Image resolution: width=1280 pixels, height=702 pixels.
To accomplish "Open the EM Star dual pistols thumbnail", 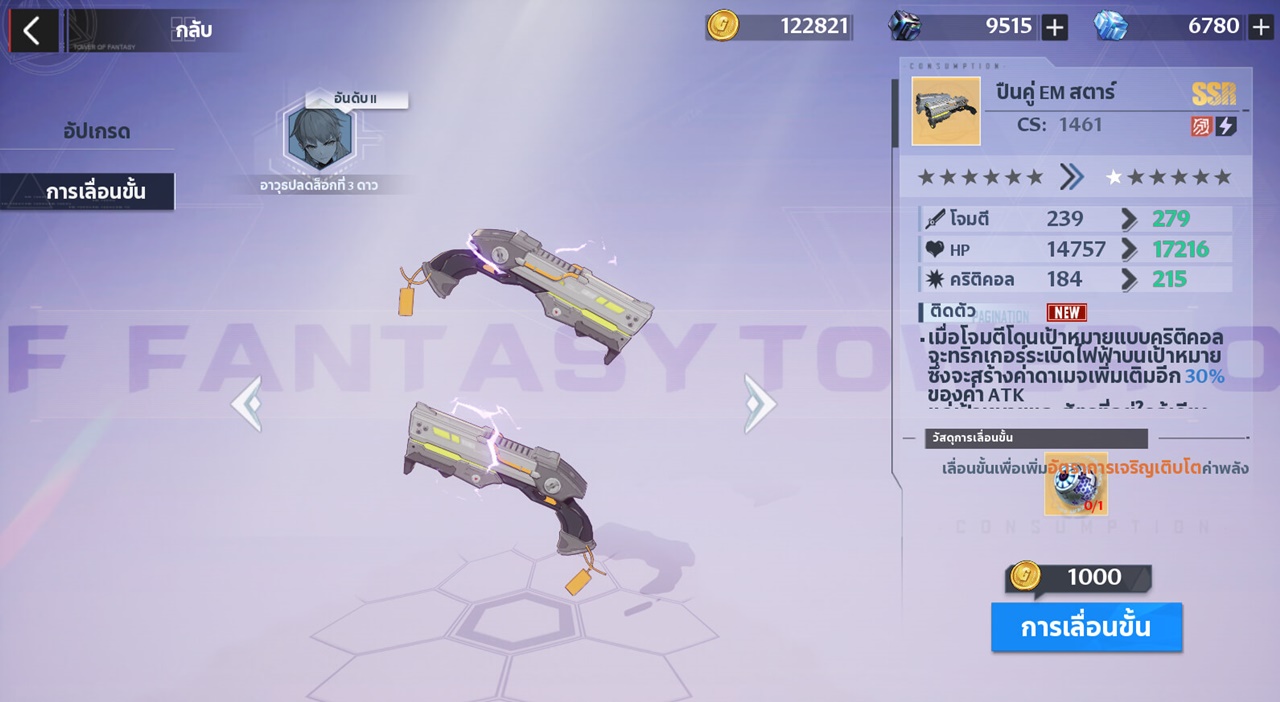I will point(946,111).
